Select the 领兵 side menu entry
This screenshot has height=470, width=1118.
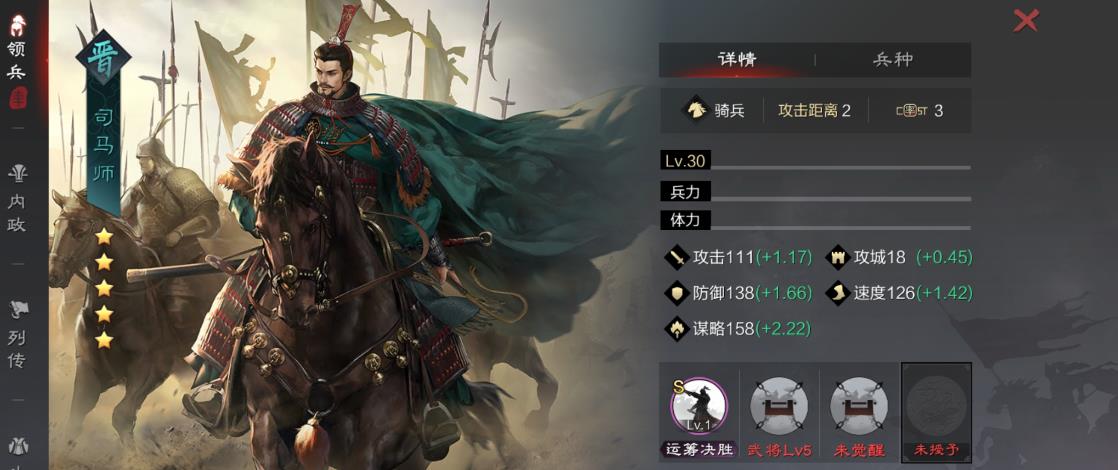17,62
